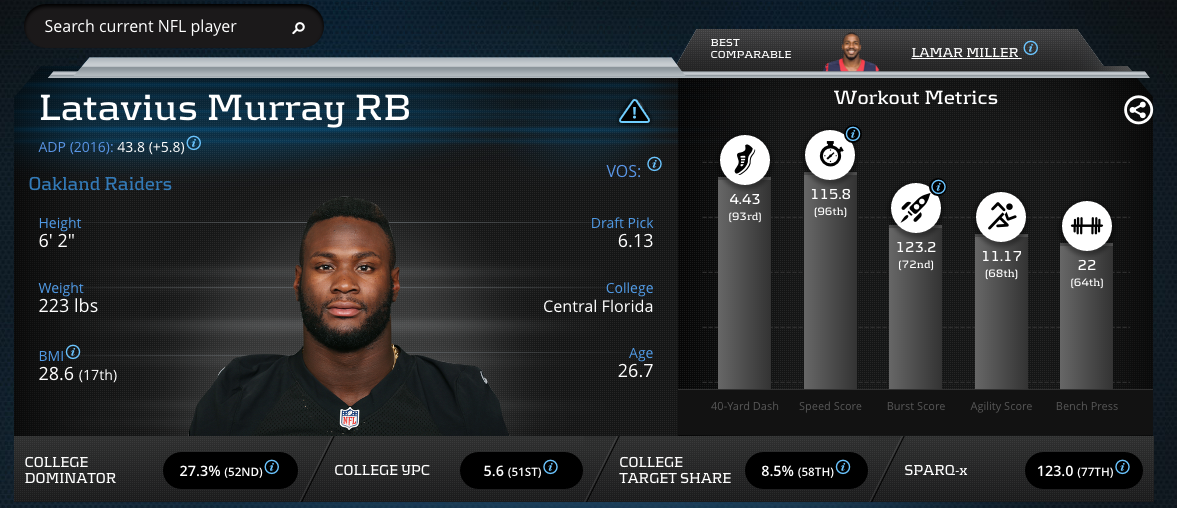Show info for ADP (2016)
The width and height of the screenshot is (1177, 508).
point(194,143)
